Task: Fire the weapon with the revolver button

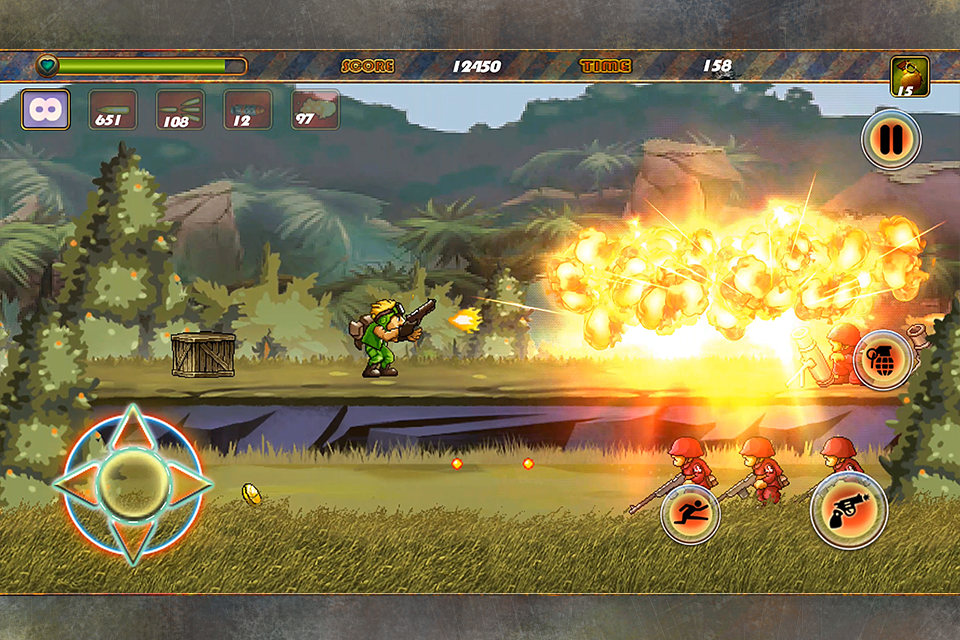Action: coord(848,509)
